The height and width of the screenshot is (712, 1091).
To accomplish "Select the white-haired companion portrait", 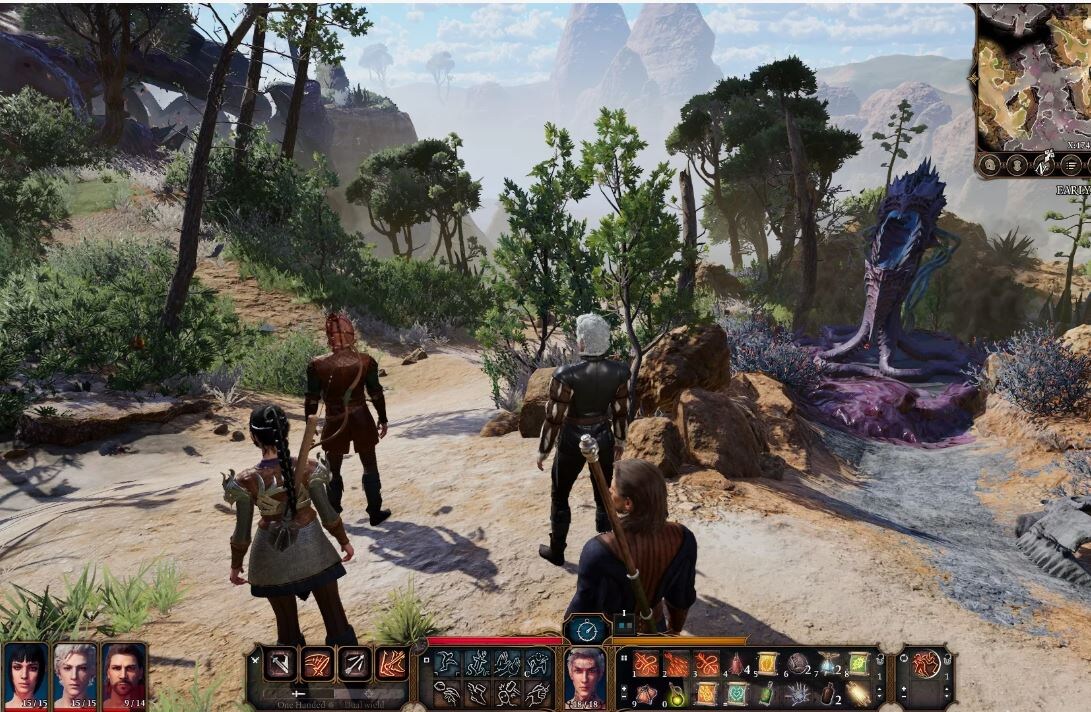I will tap(75, 671).
